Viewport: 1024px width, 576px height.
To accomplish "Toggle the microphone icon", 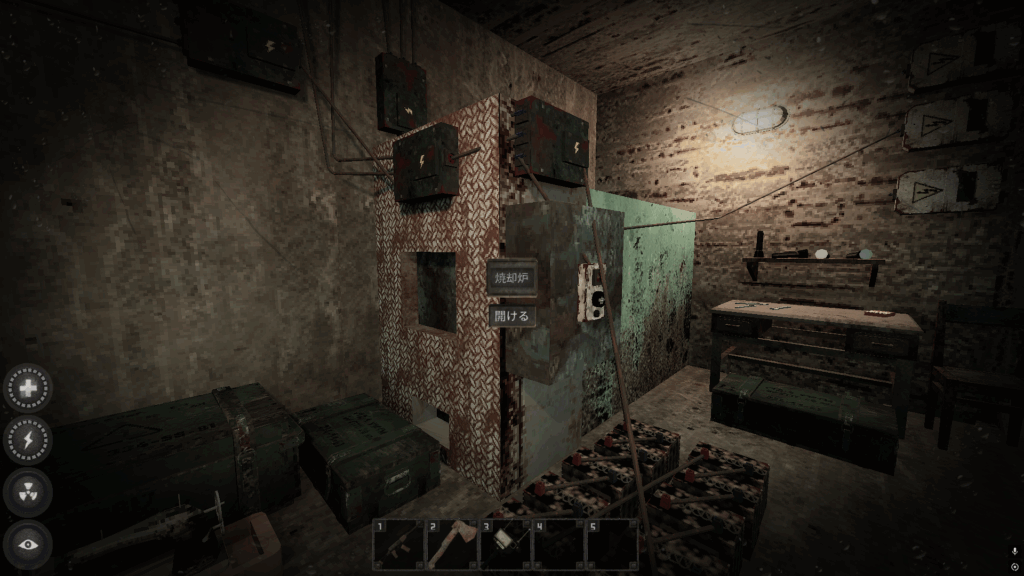I will tap(1015, 551).
